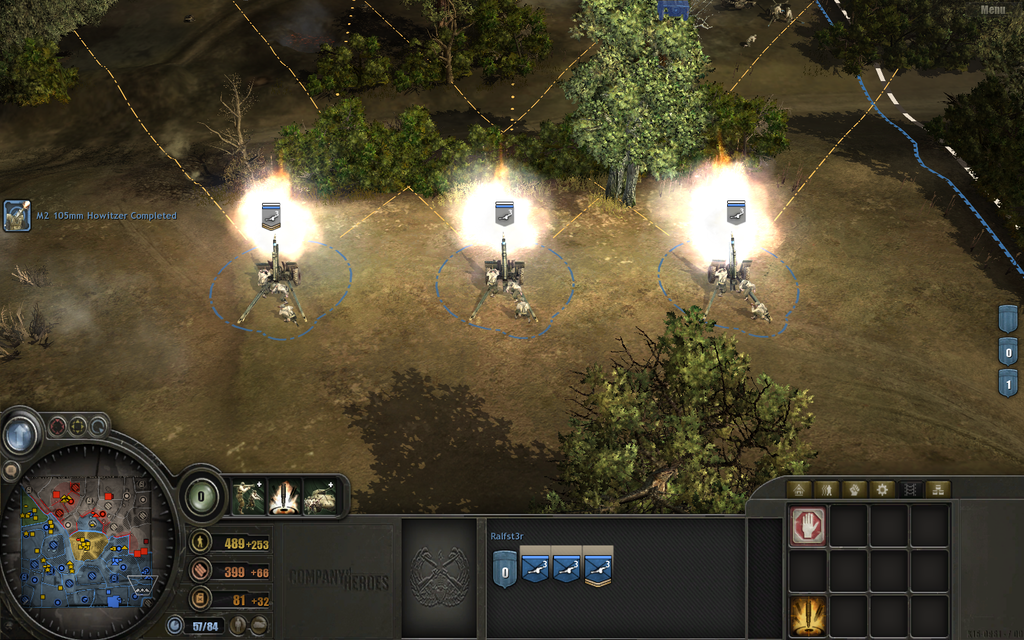Call in the tank commander ability
The height and width of the screenshot is (640, 1024).
(x=321, y=496)
